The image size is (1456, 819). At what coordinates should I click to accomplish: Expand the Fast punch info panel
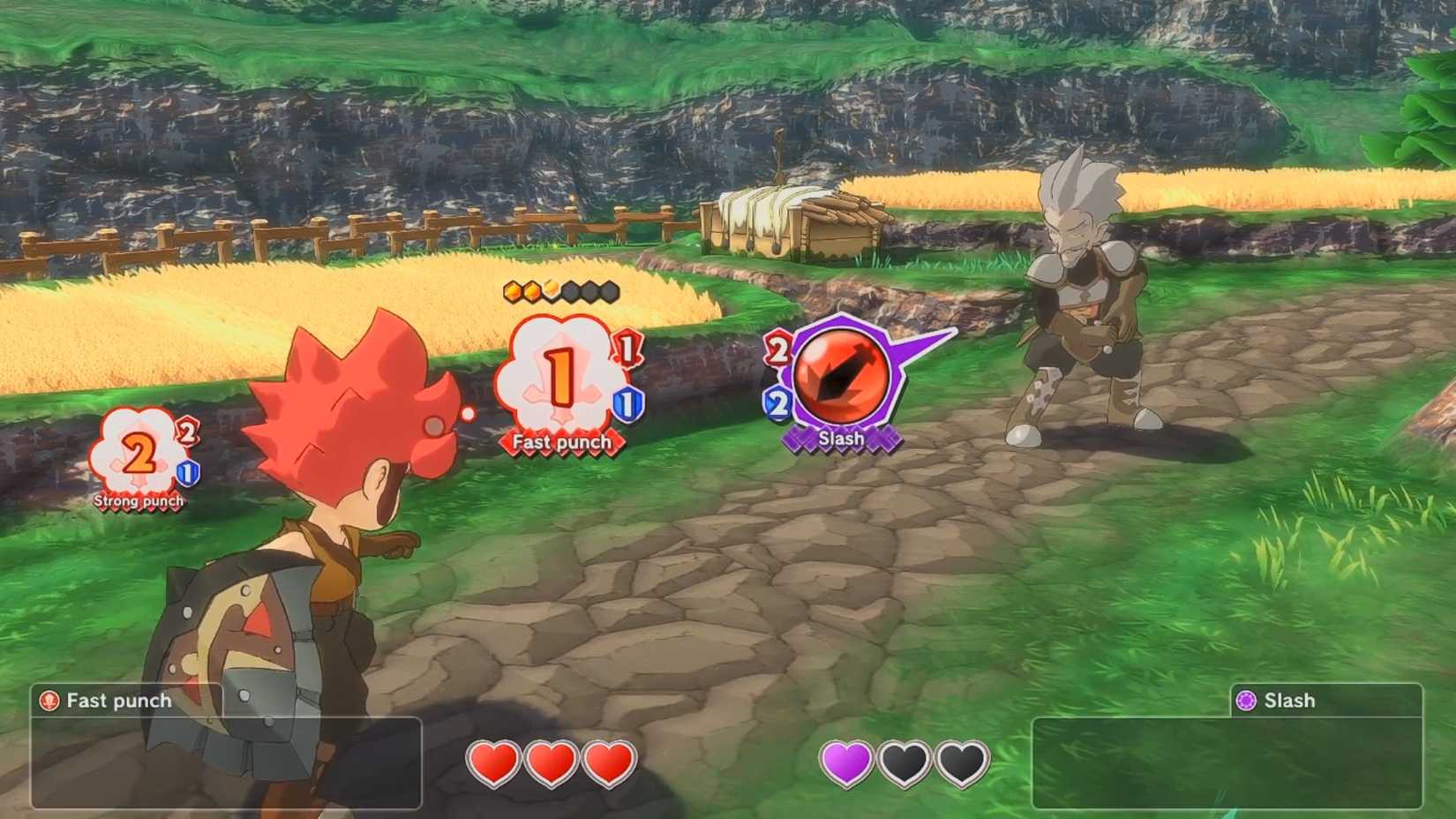coord(225,761)
